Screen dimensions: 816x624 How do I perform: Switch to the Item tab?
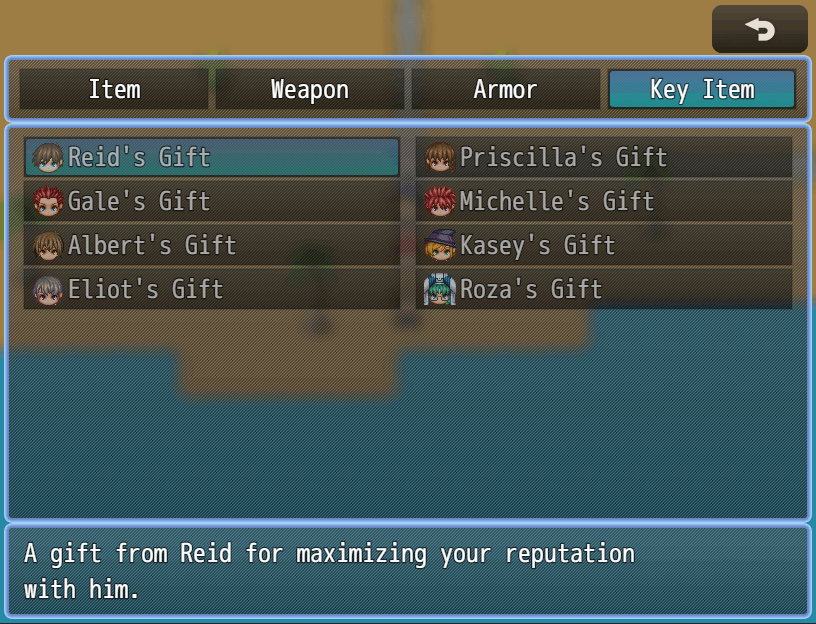[x=114, y=89]
